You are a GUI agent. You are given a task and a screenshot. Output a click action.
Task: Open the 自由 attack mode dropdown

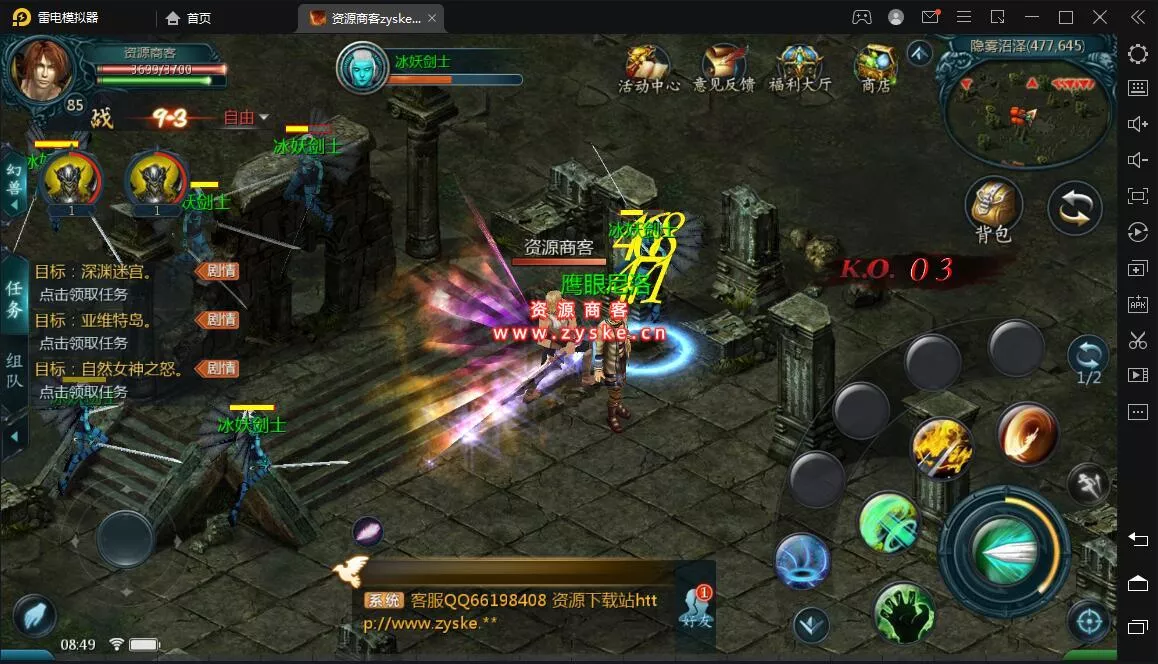[246, 118]
